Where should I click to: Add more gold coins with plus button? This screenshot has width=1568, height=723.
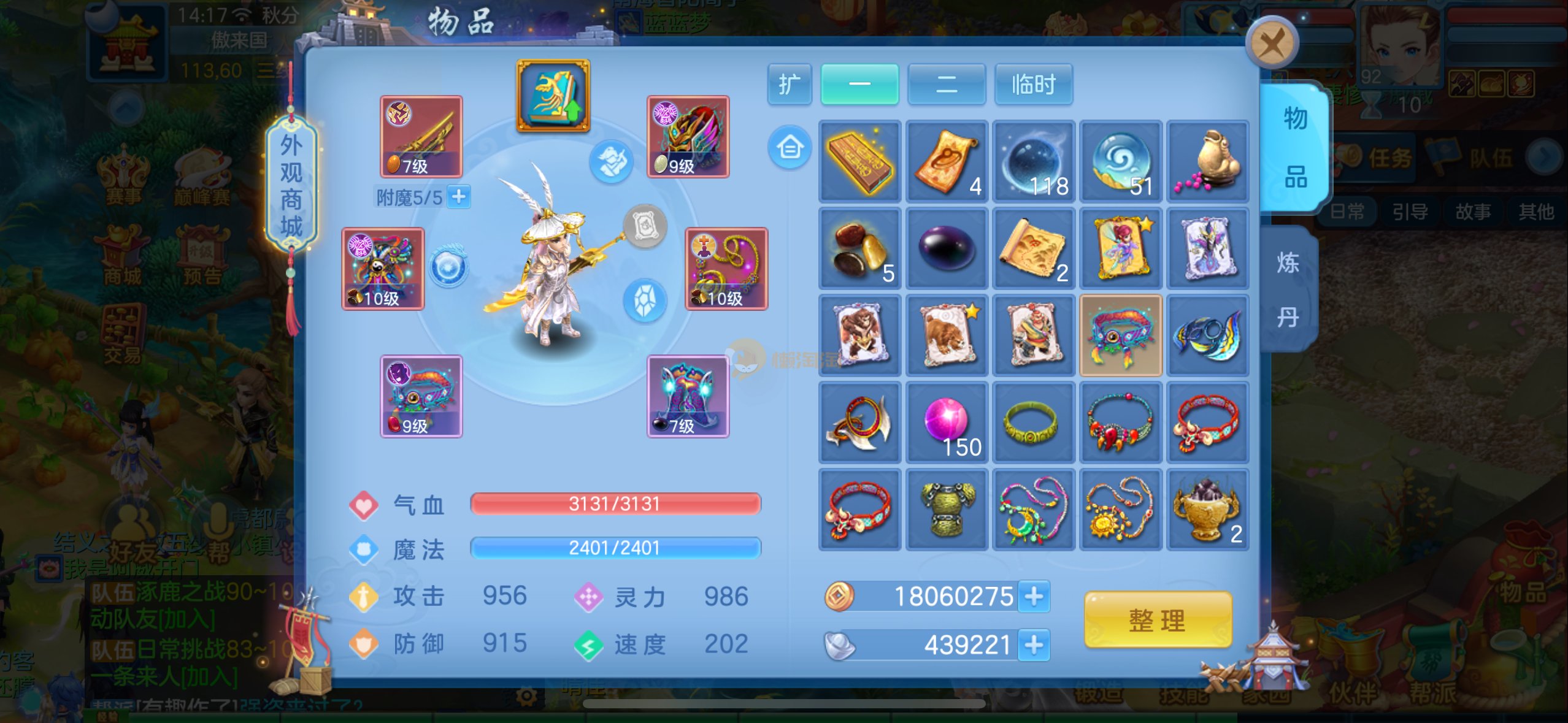tap(1034, 596)
